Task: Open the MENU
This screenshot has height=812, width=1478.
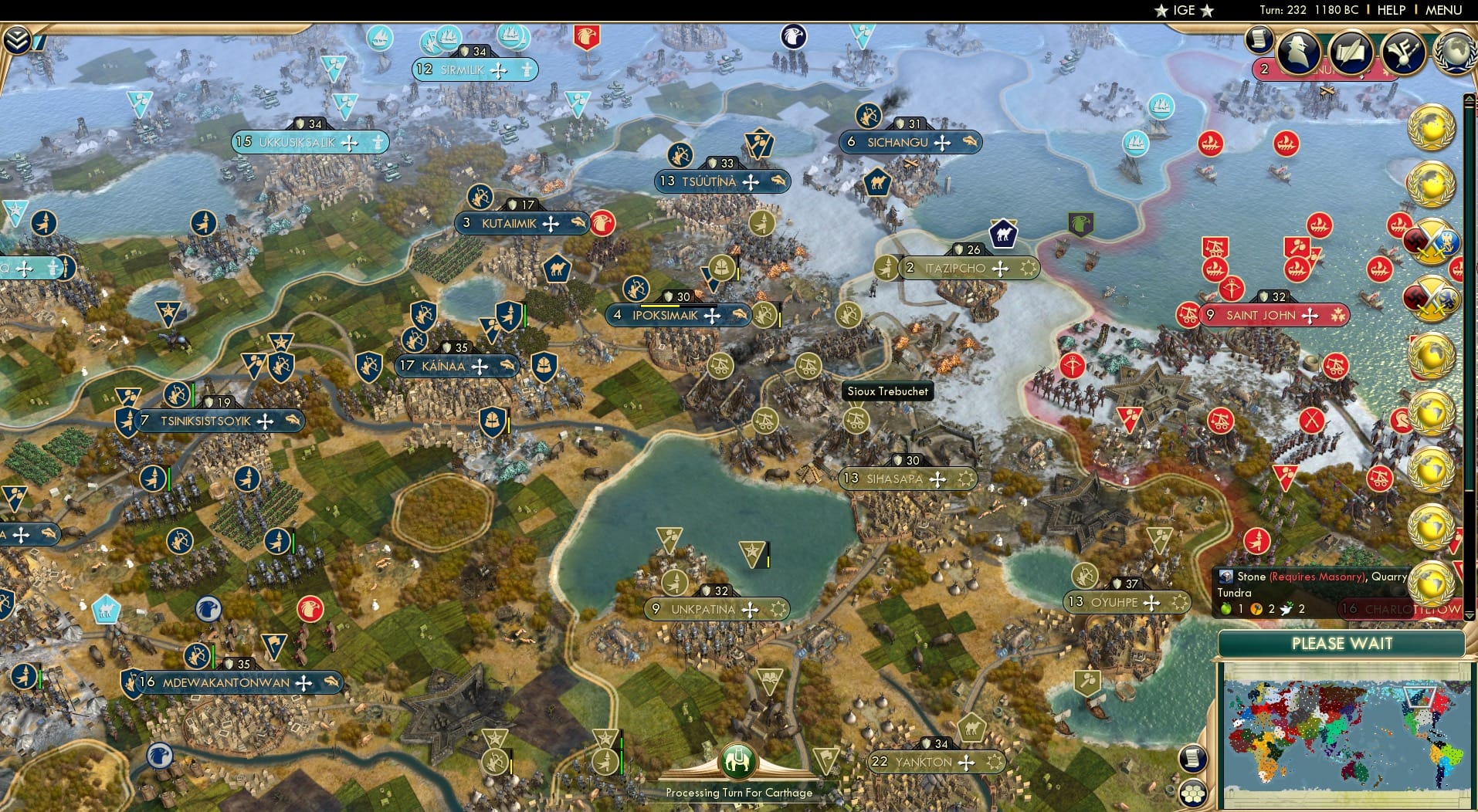Action: [1443, 11]
